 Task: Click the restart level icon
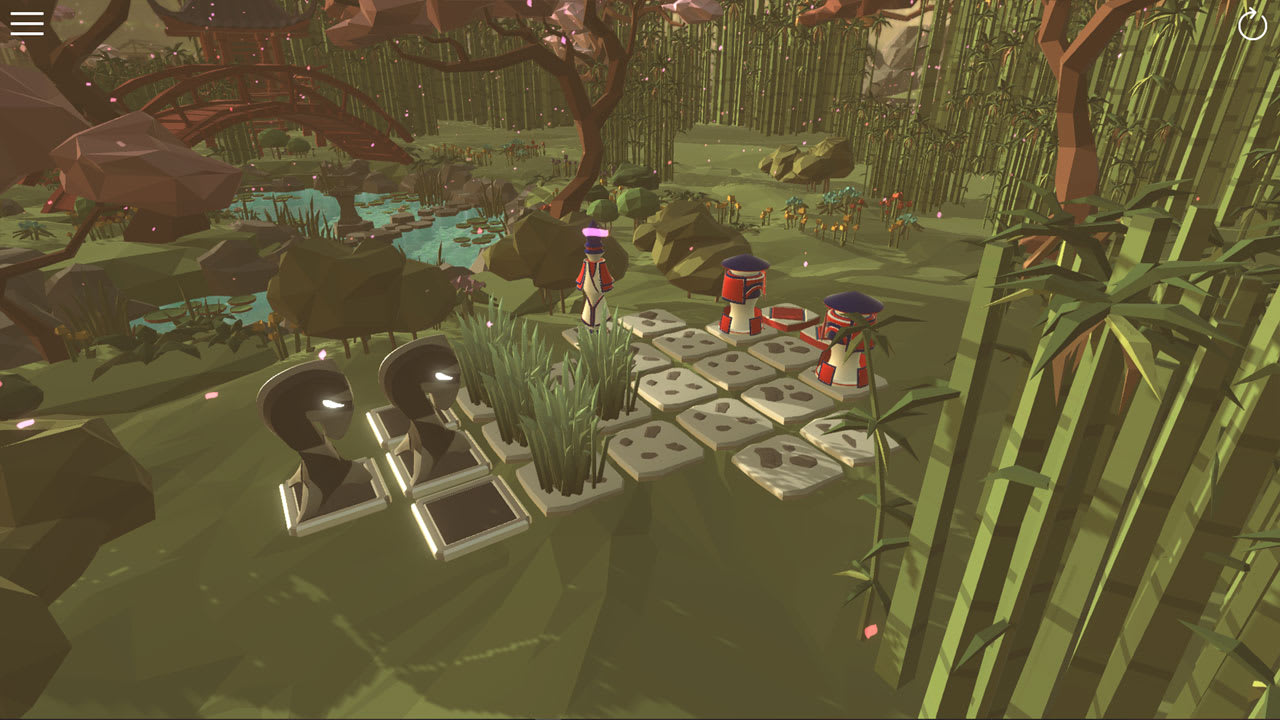[1251, 25]
